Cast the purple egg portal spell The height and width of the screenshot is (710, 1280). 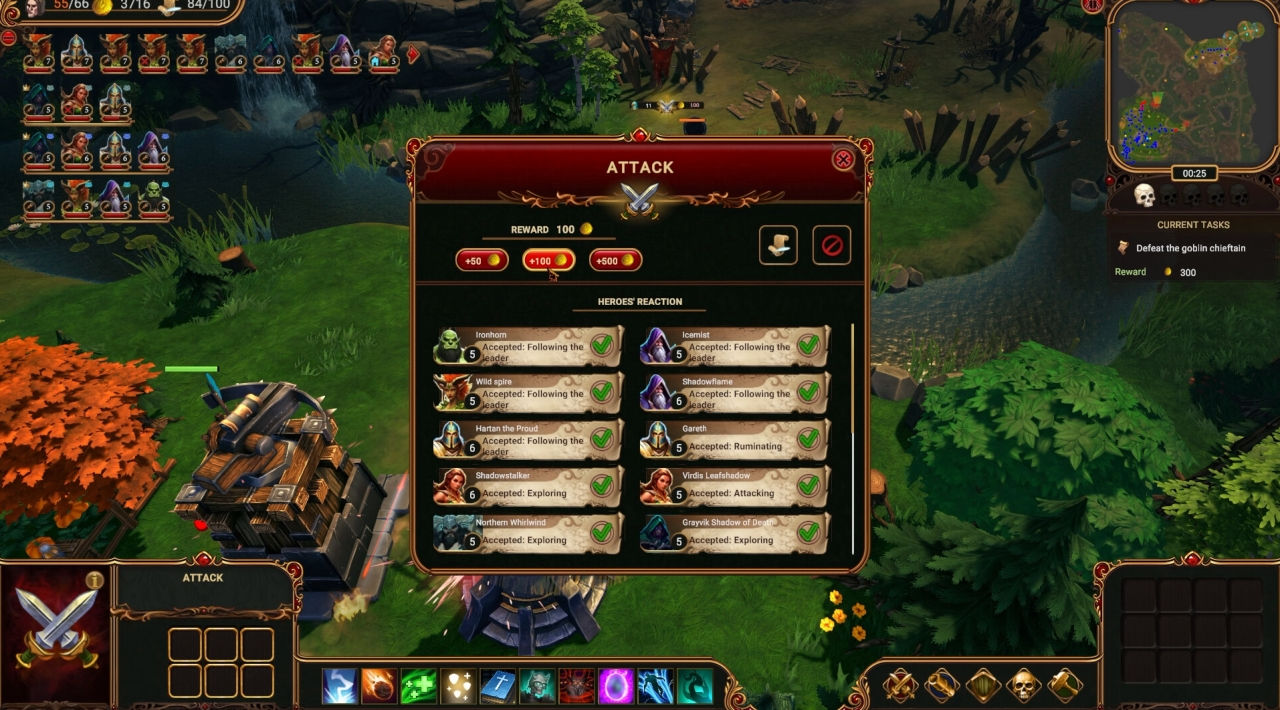pos(616,686)
